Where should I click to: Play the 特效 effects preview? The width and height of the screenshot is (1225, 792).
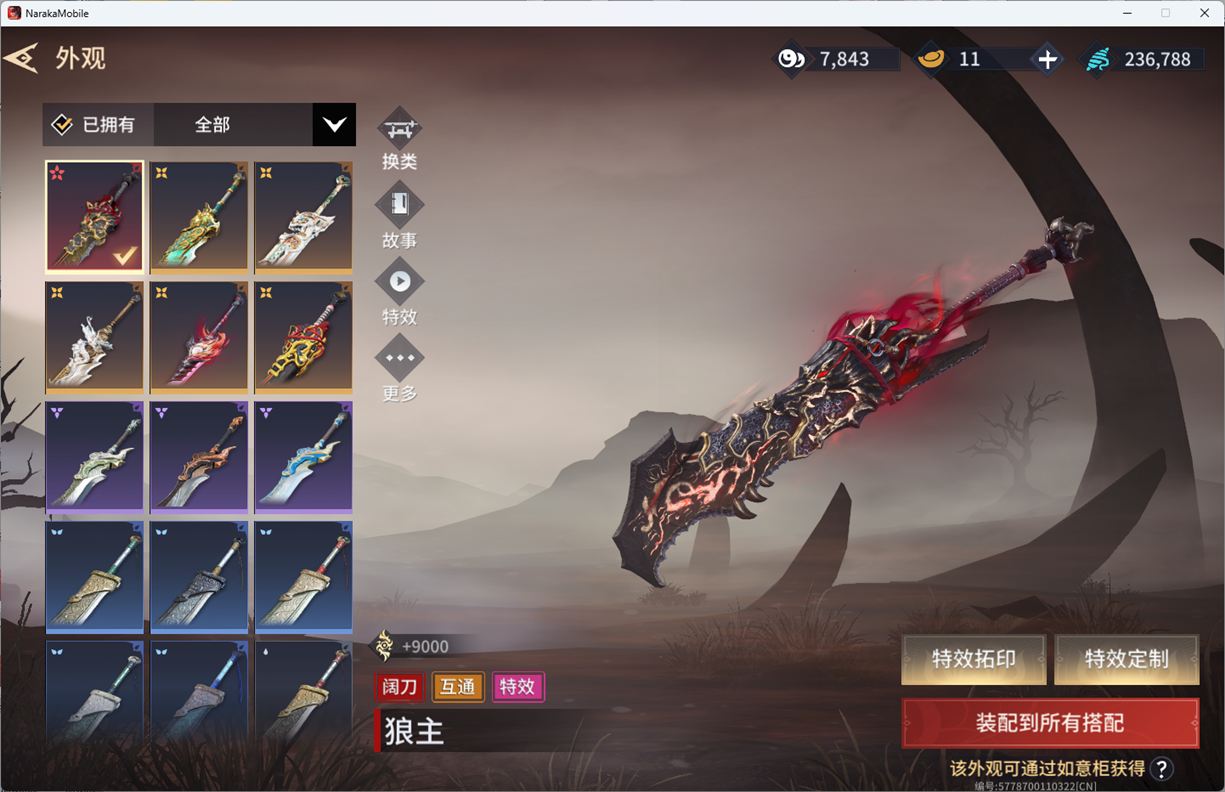[399, 282]
